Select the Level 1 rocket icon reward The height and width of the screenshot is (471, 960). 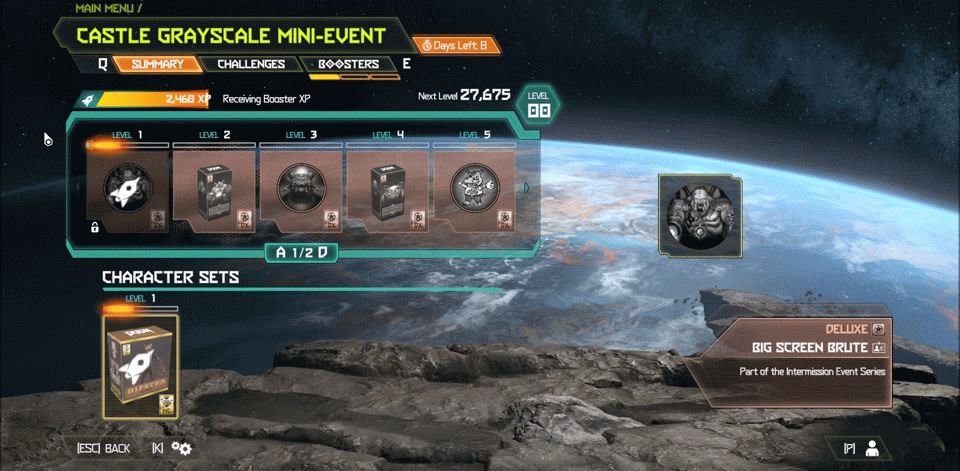tap(128, 190)
